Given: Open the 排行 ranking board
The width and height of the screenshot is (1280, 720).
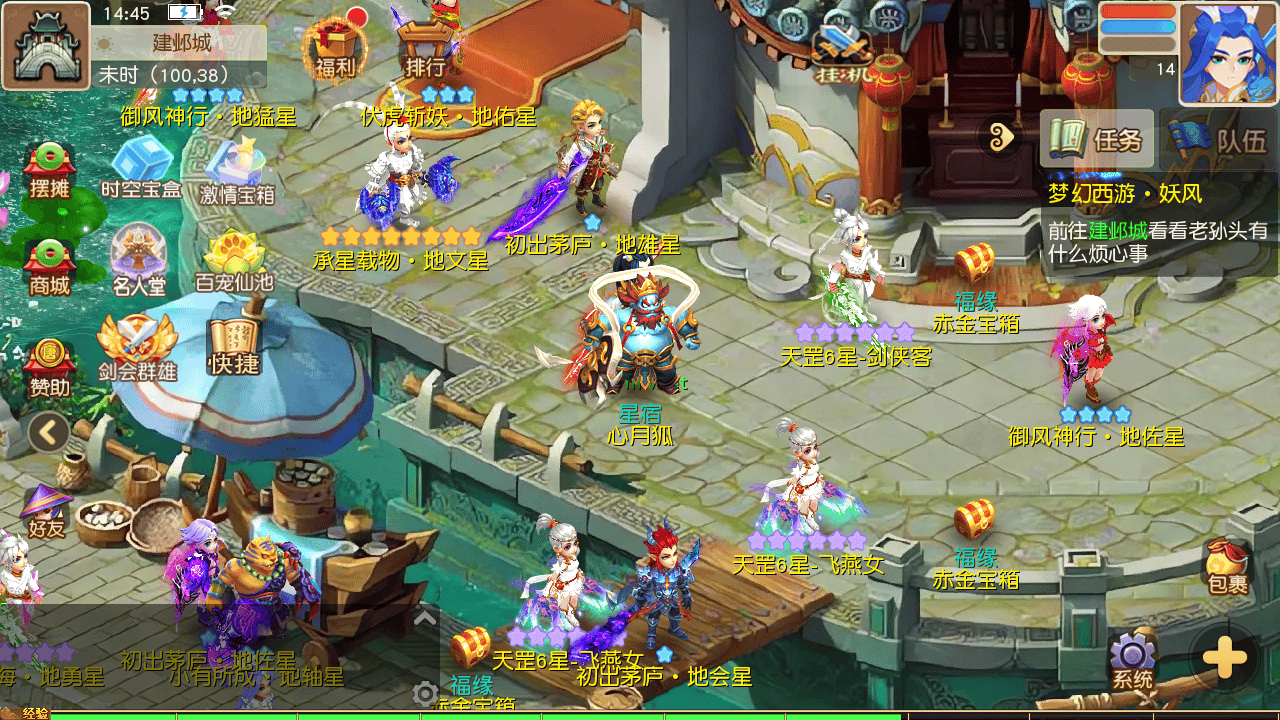Looking at the screenshot, I should pyautogui.click(x=426, y=48).
